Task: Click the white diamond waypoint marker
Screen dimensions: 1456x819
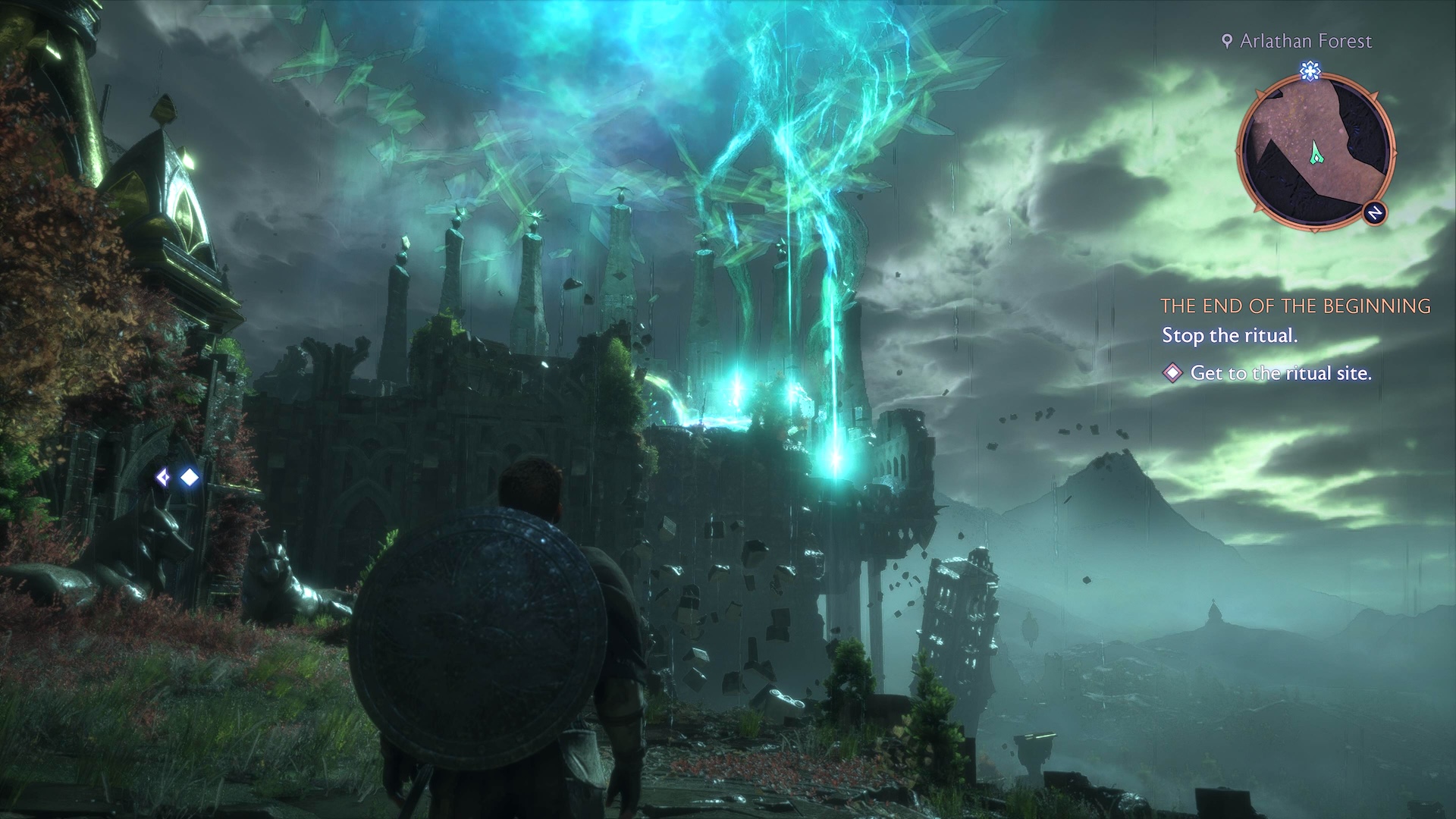Action: tap(189, 477)
